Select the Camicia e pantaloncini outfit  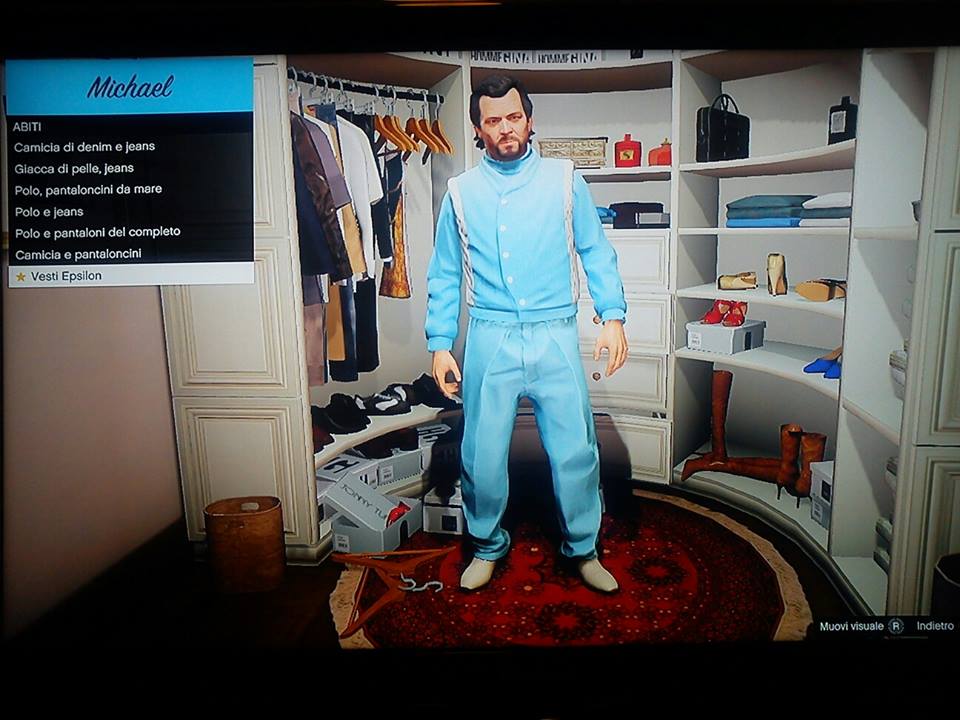78,254
